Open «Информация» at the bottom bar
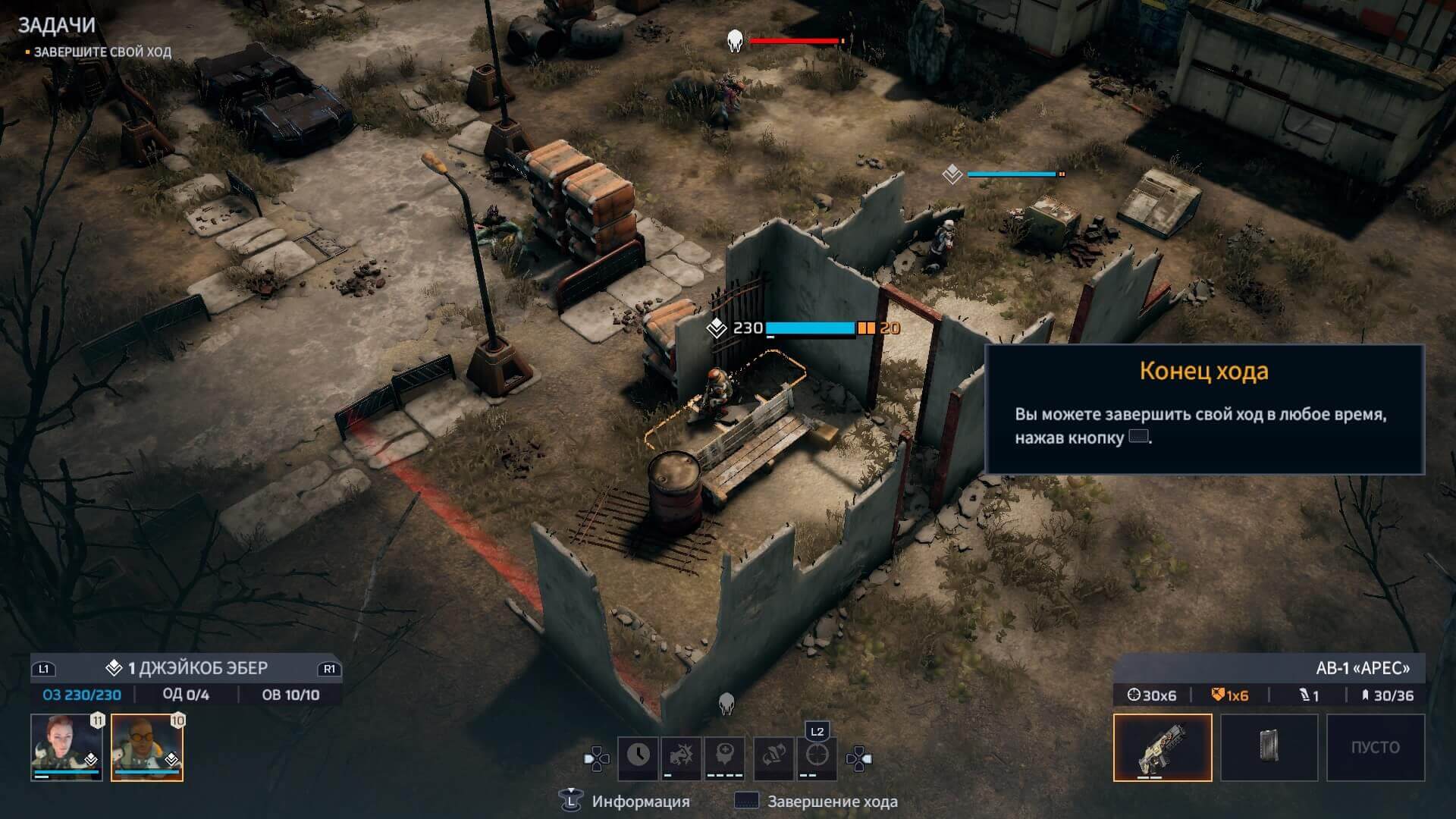Viewport: 1456px width, 819px height. click(x=641, y=802)
